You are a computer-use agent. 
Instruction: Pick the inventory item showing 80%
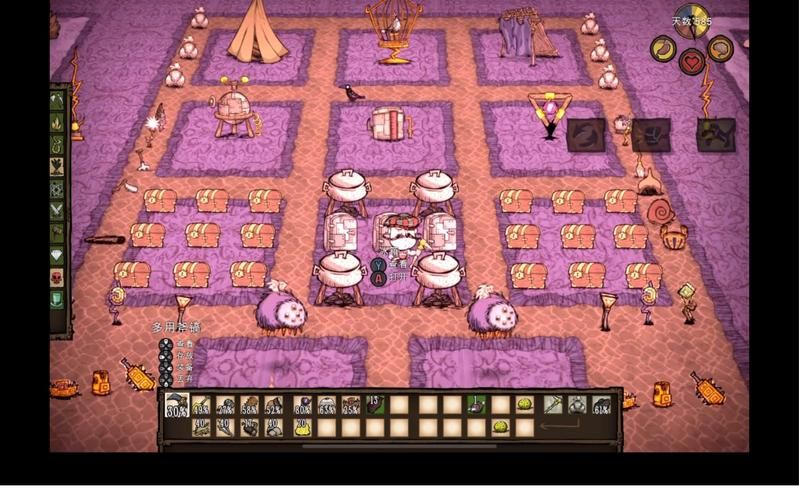pos(302,405)
